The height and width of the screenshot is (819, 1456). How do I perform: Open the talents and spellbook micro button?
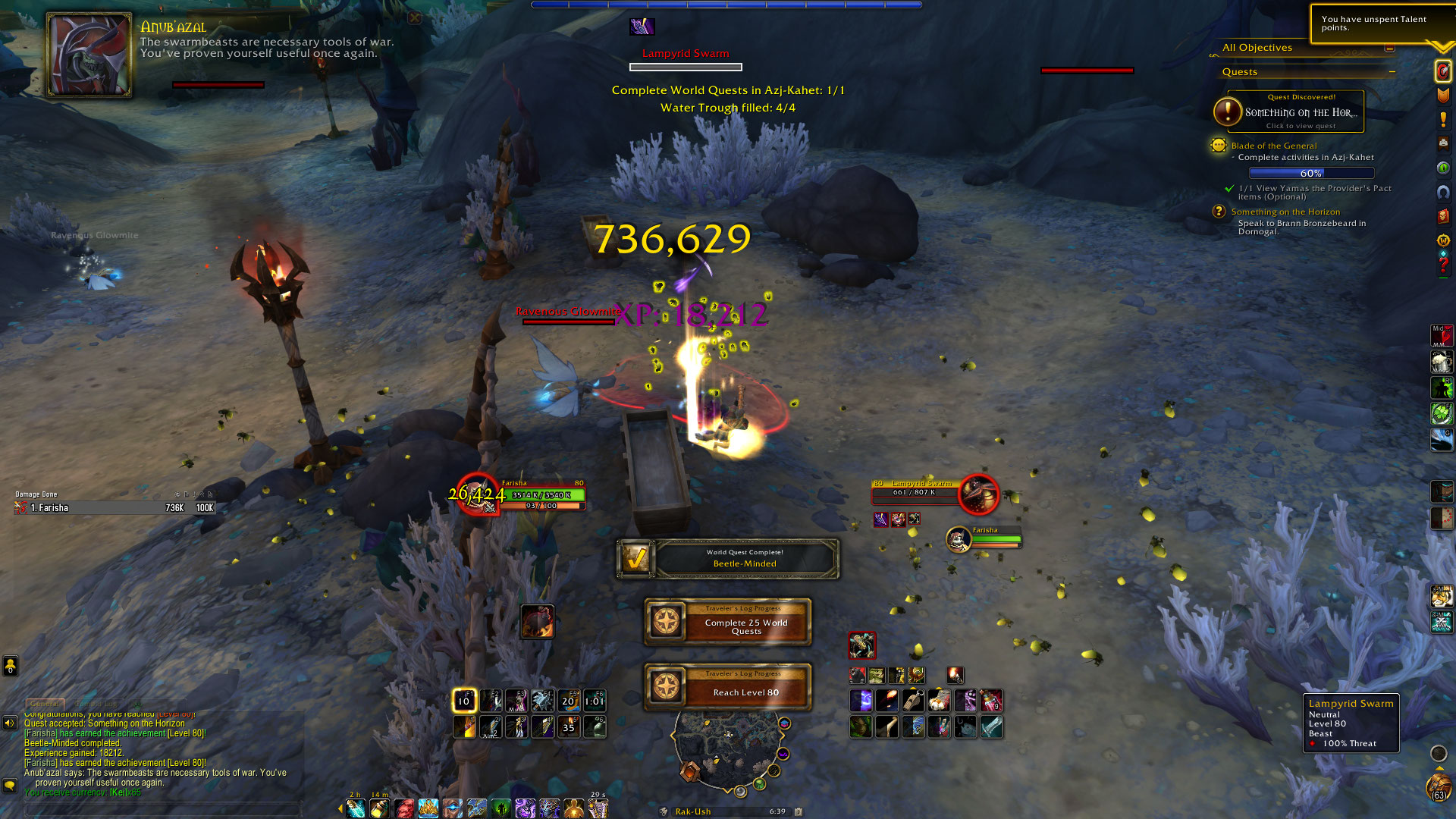pyautogui.click(x=1443, y=96)
